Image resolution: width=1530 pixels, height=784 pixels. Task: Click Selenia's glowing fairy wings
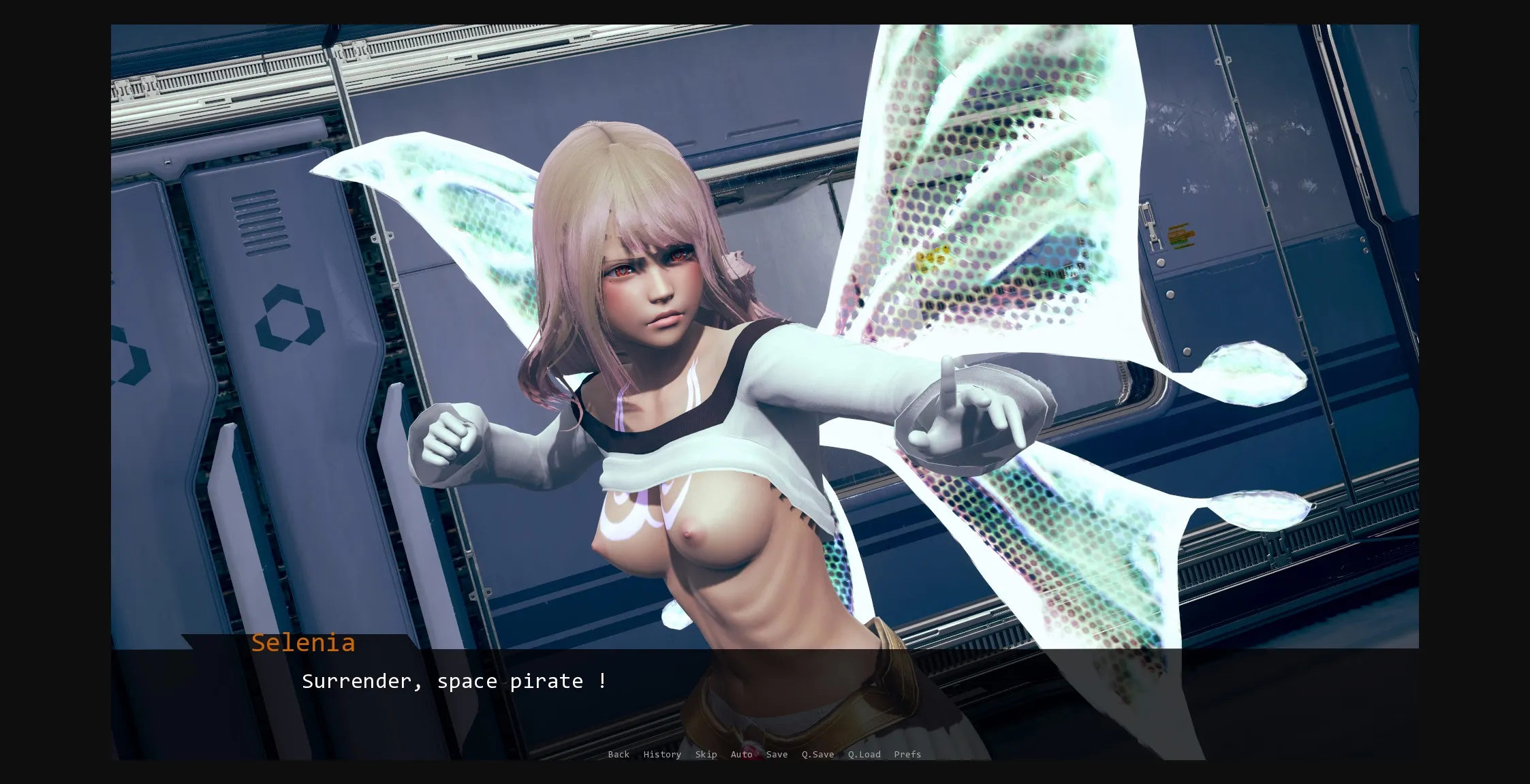point(988,204)
